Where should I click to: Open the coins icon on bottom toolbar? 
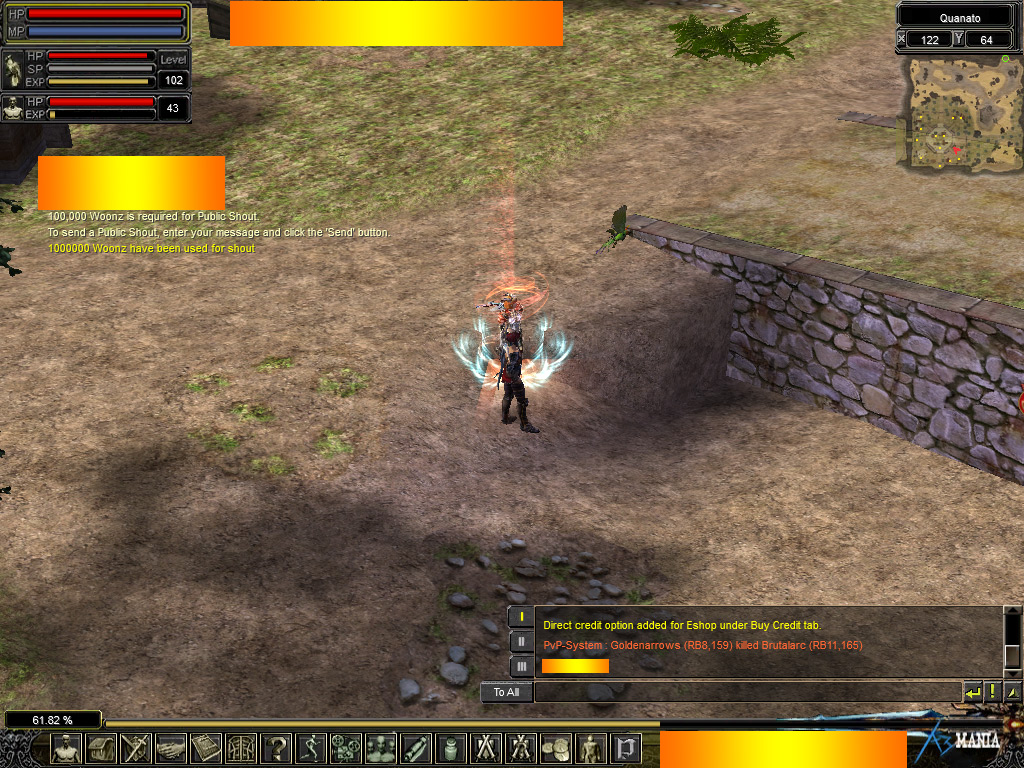(556, 748)
